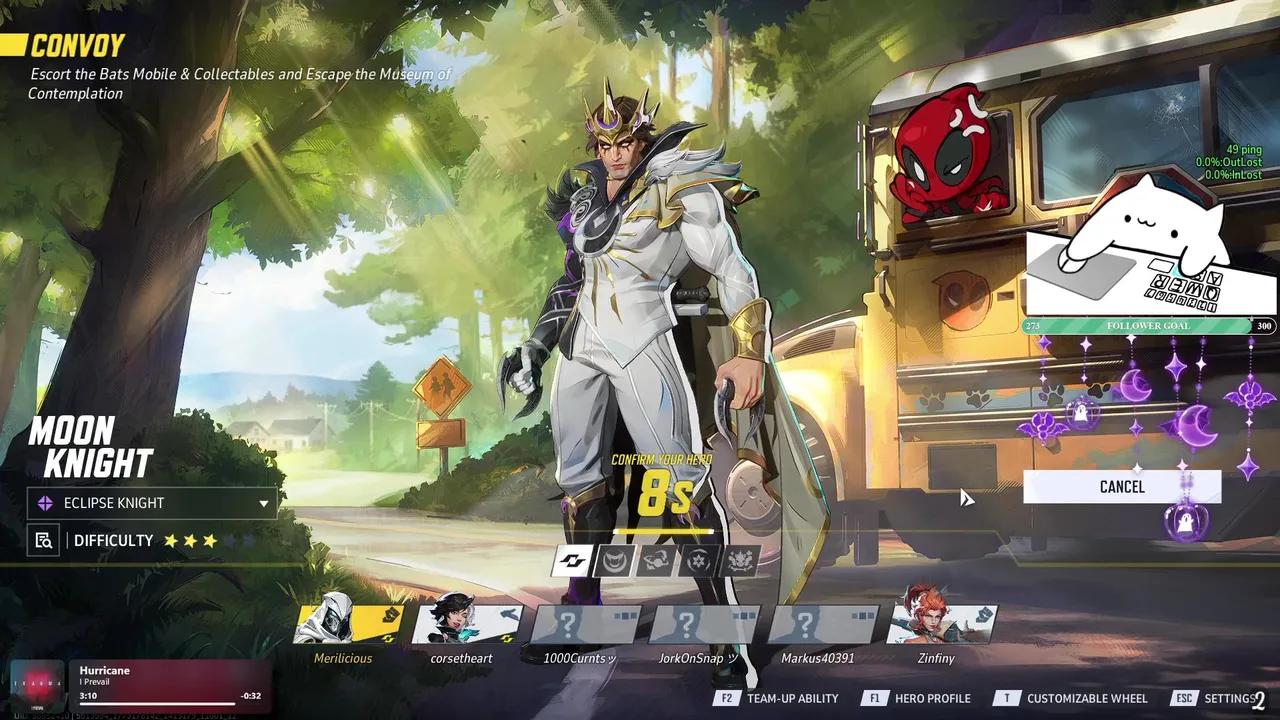
Task: Open the hero loadout icon beside Difficulty
Action: tap(42, 540)
